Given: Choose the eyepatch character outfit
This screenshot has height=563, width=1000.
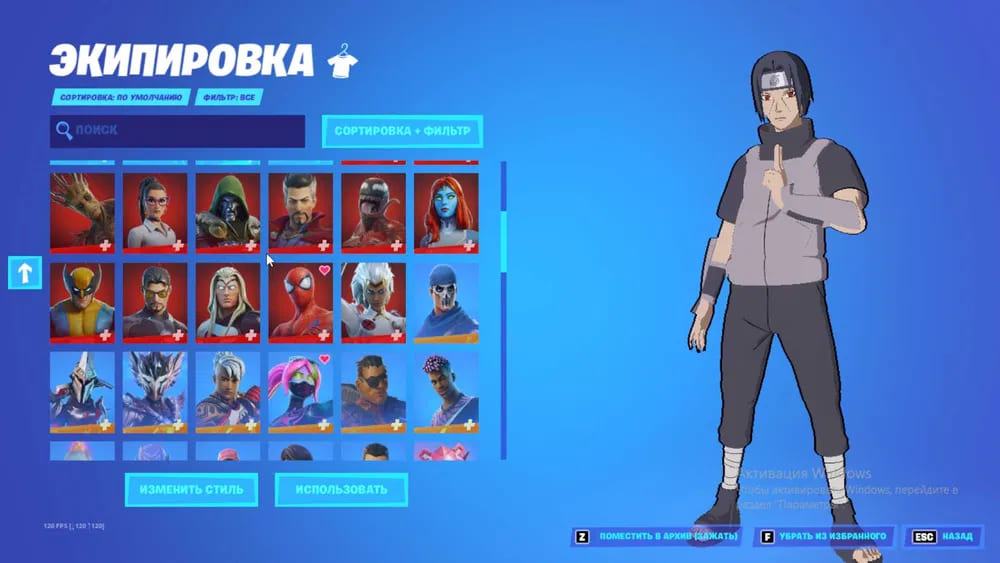Looking at the screenshot, I should tap(373, 392).
